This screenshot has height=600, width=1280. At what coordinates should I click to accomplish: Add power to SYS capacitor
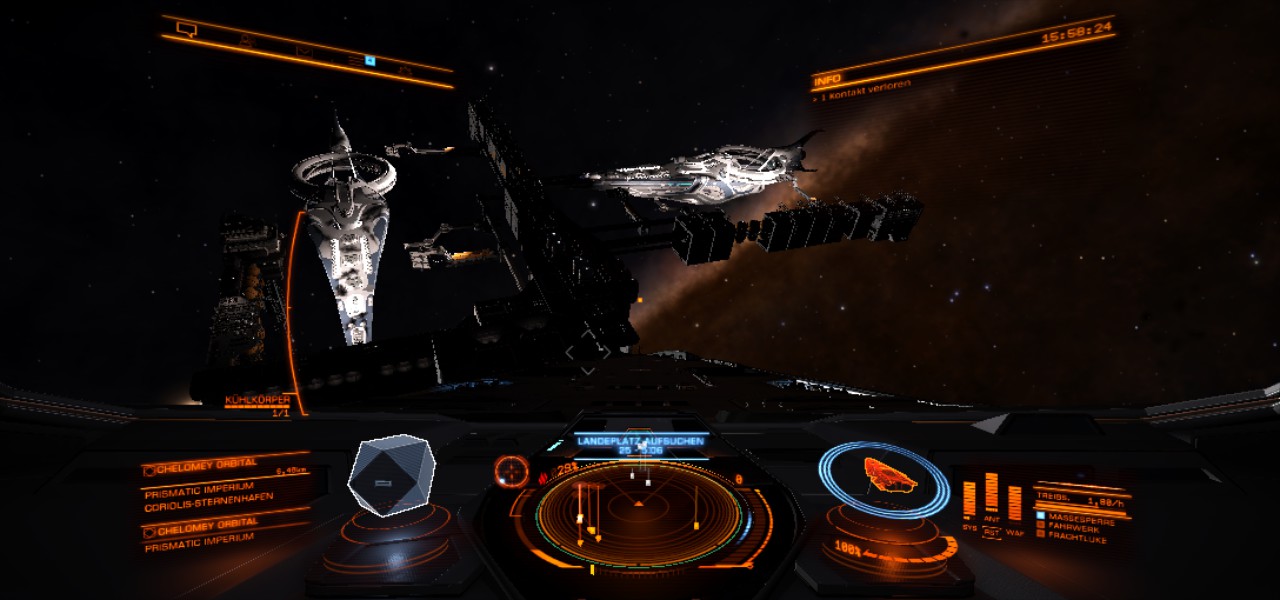tap(969, 500)
